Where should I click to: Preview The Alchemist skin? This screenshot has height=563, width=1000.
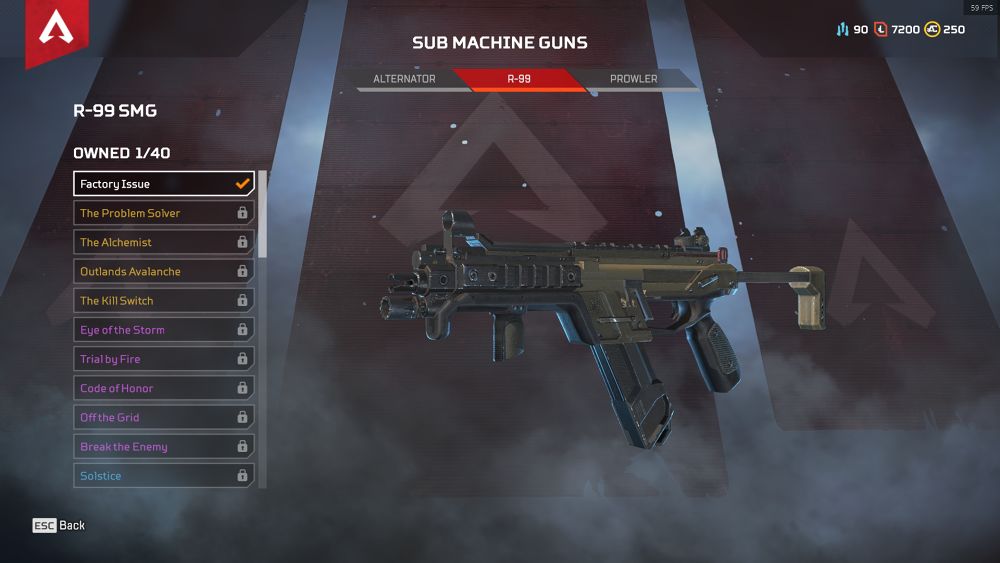coord(164,242)
